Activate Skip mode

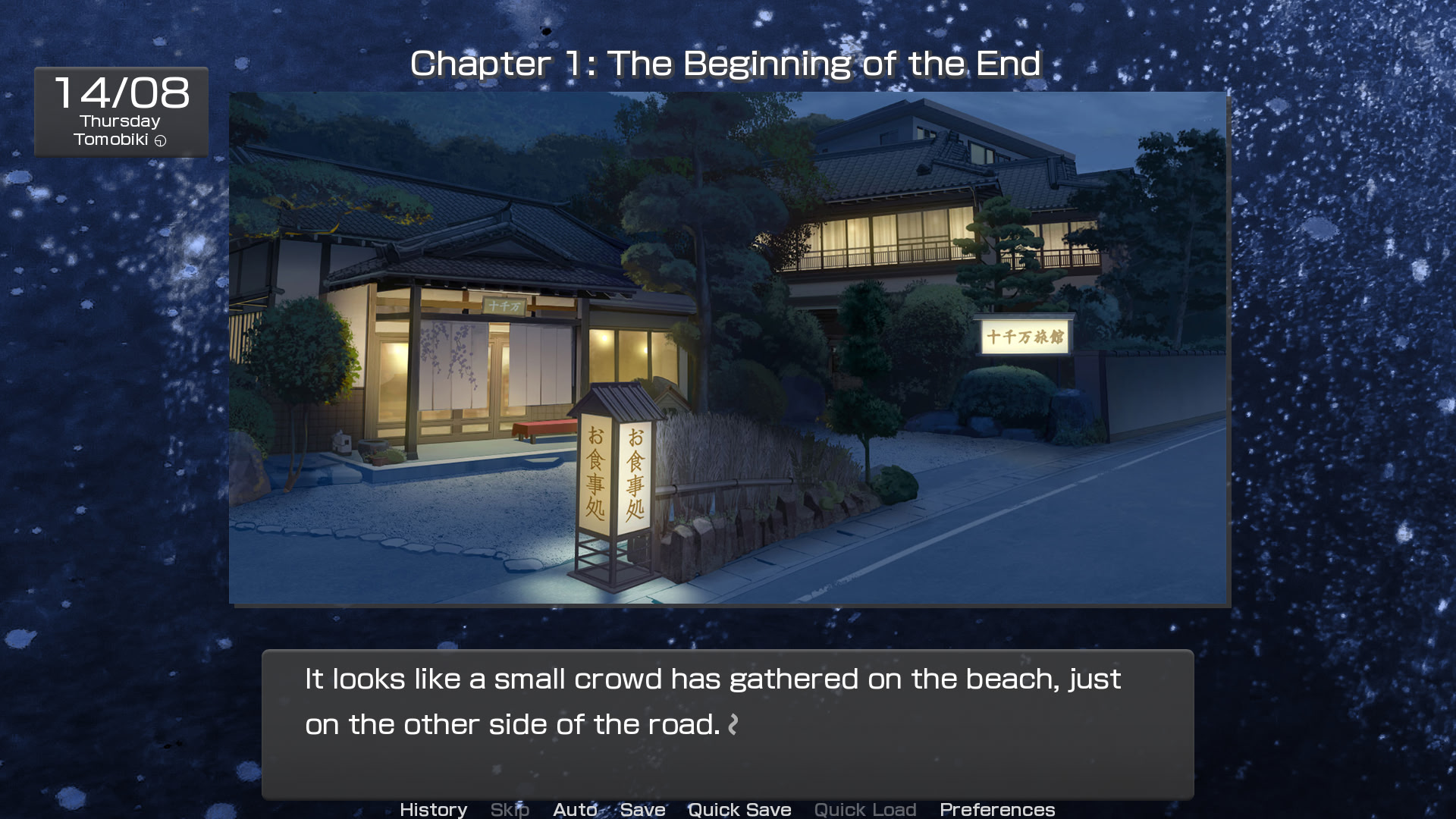coord(510,809)
